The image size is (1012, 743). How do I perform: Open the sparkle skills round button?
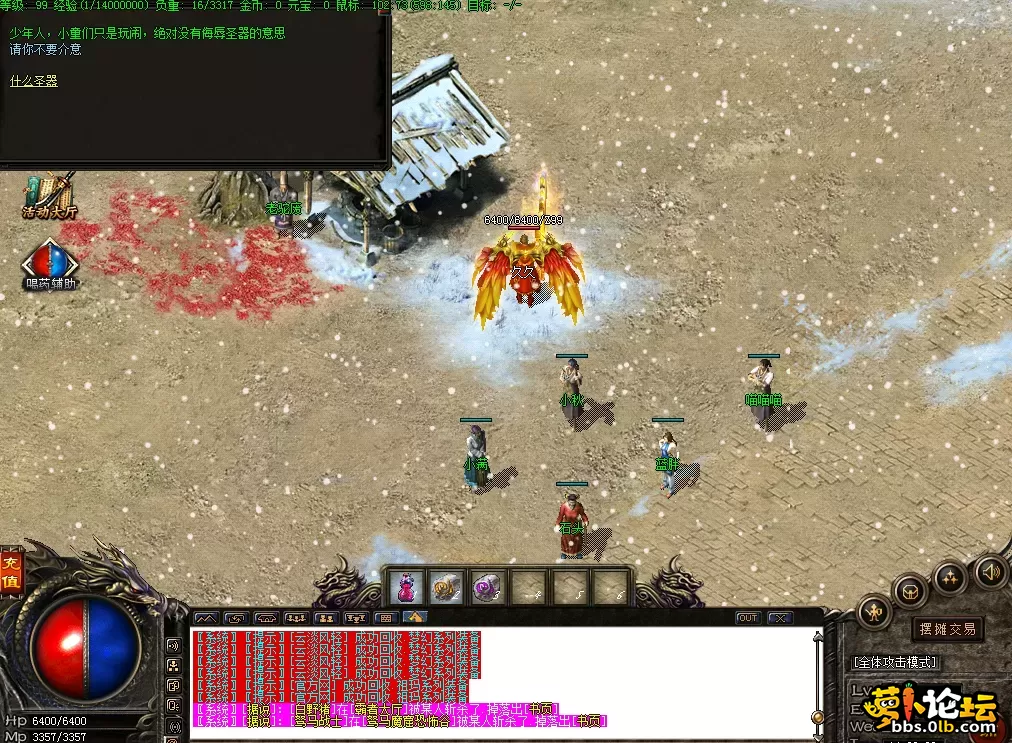(949, 576)
